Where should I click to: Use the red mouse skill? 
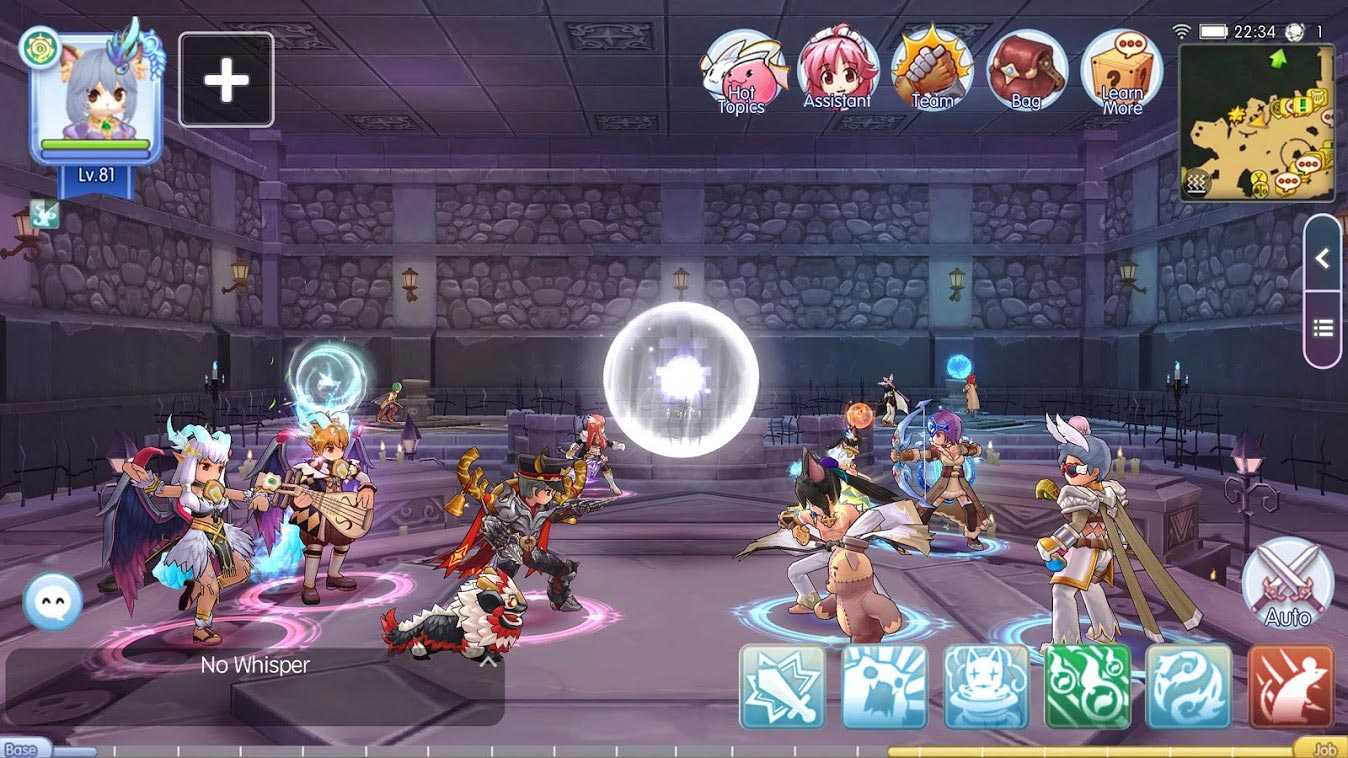(1291, 687)
